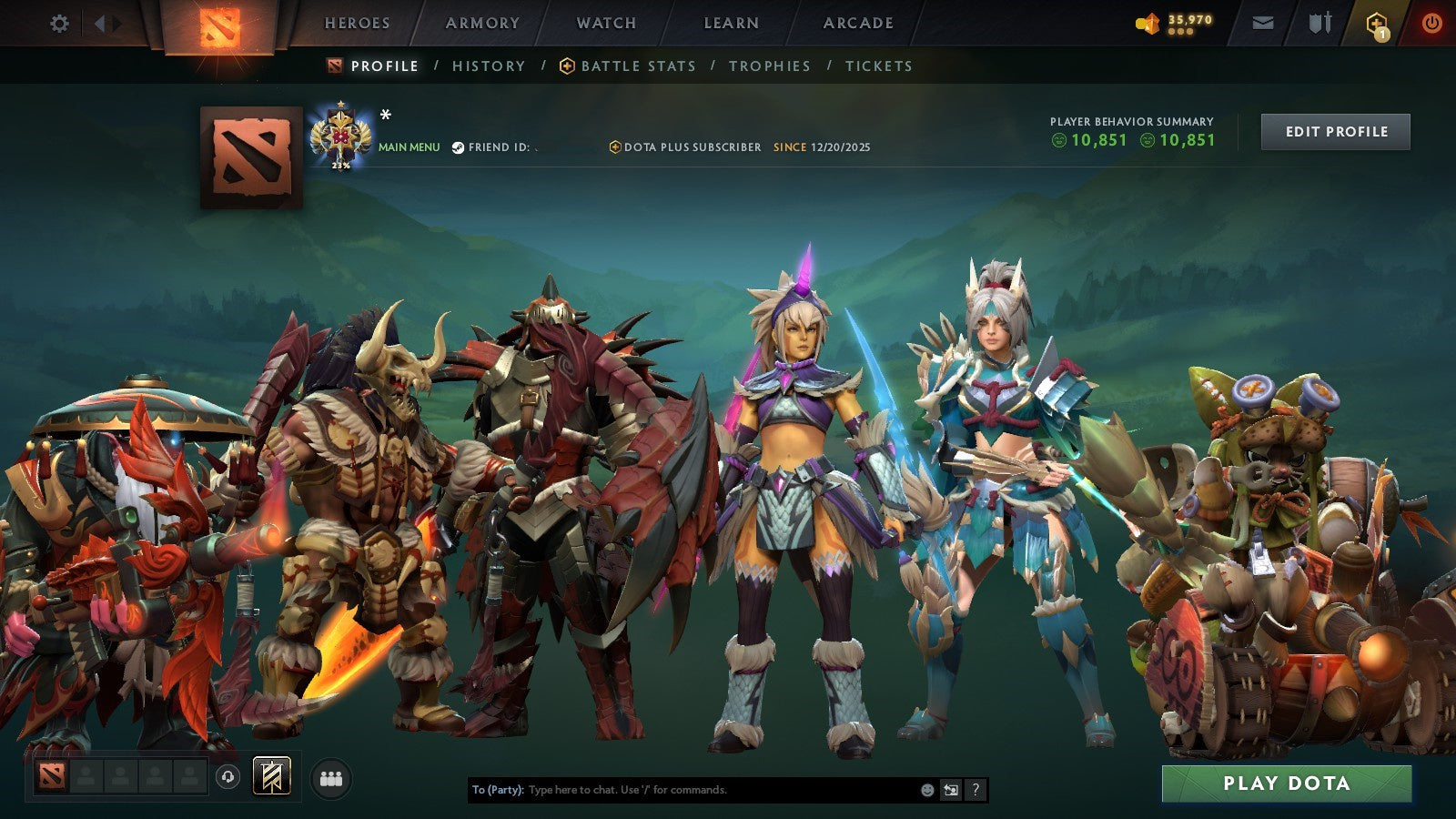The width and height of the screenshot is (1456, 819).
Task: Open the BATTLE STATS tab
Action: [x=637, y=66]
